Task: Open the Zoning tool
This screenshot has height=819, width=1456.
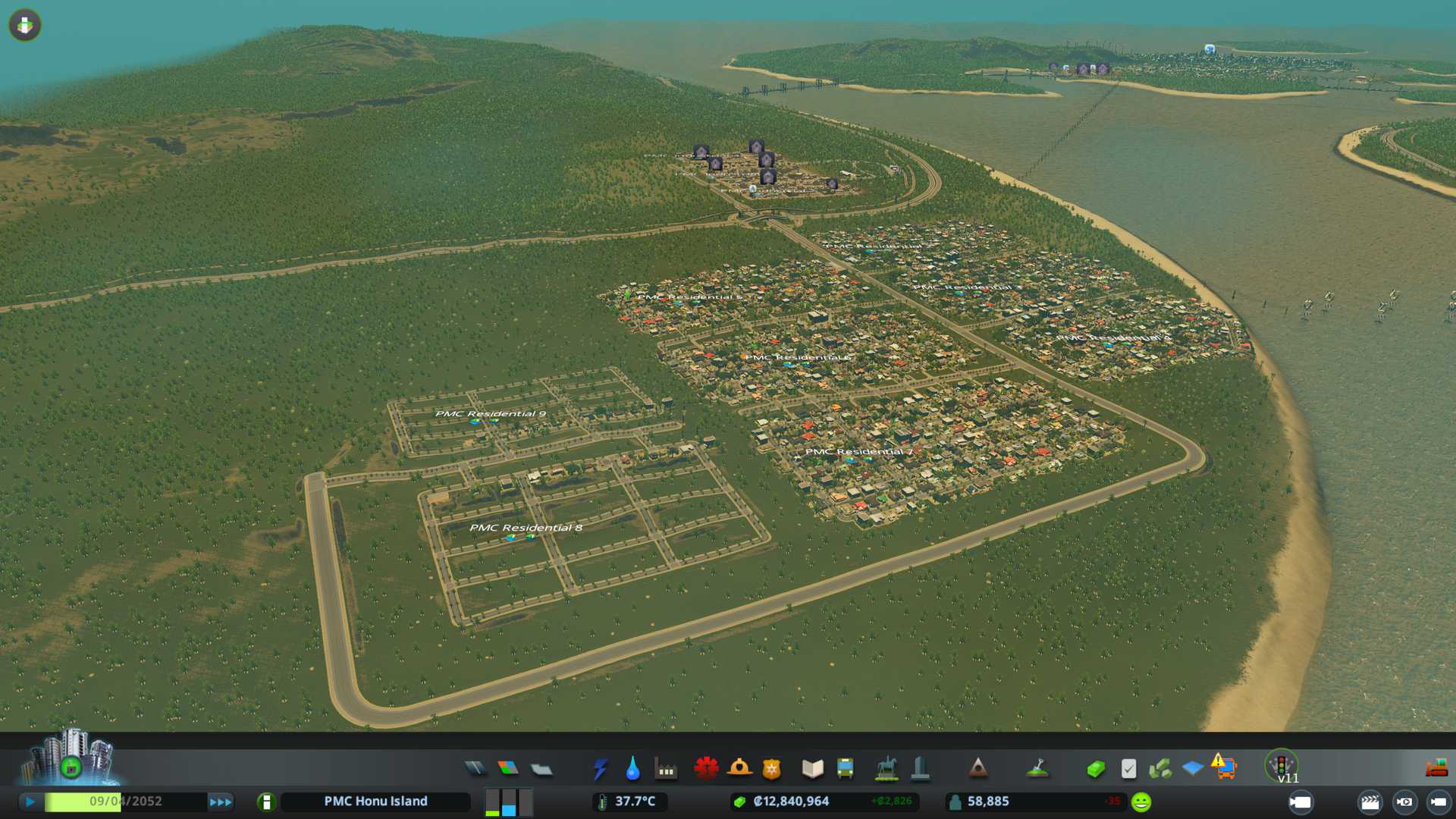Action: point(508,769)
